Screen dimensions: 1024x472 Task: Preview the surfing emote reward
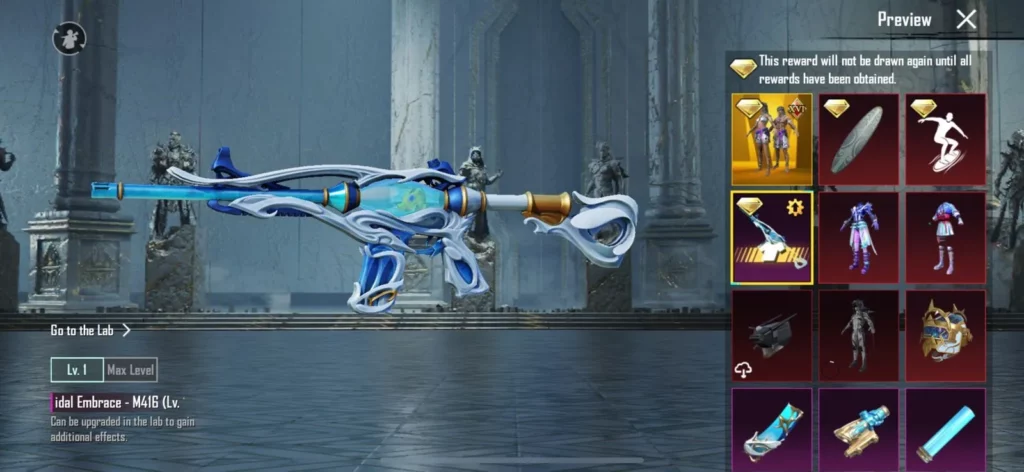[946, 139]
